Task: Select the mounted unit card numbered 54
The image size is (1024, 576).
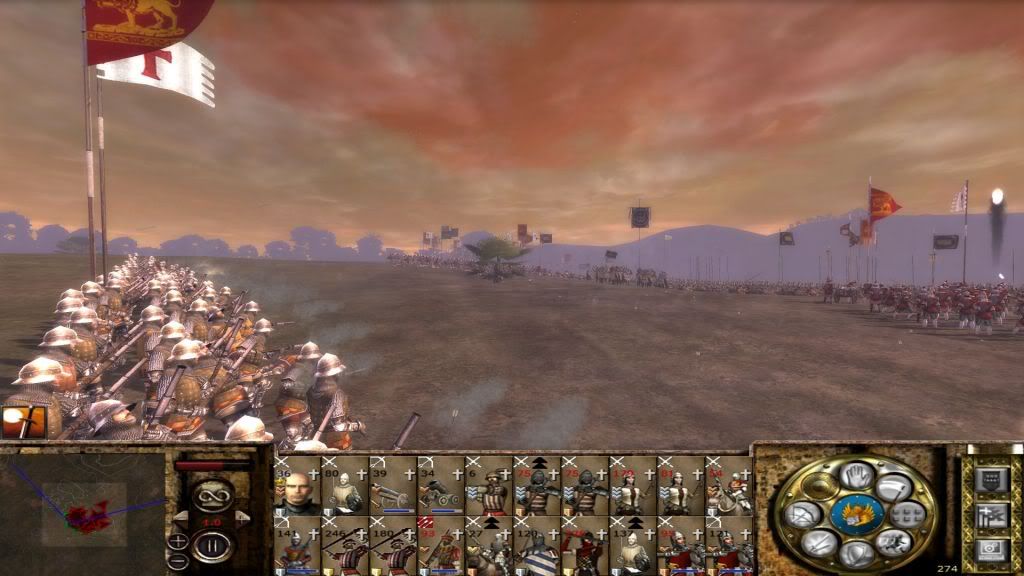Action: (729, 486)
